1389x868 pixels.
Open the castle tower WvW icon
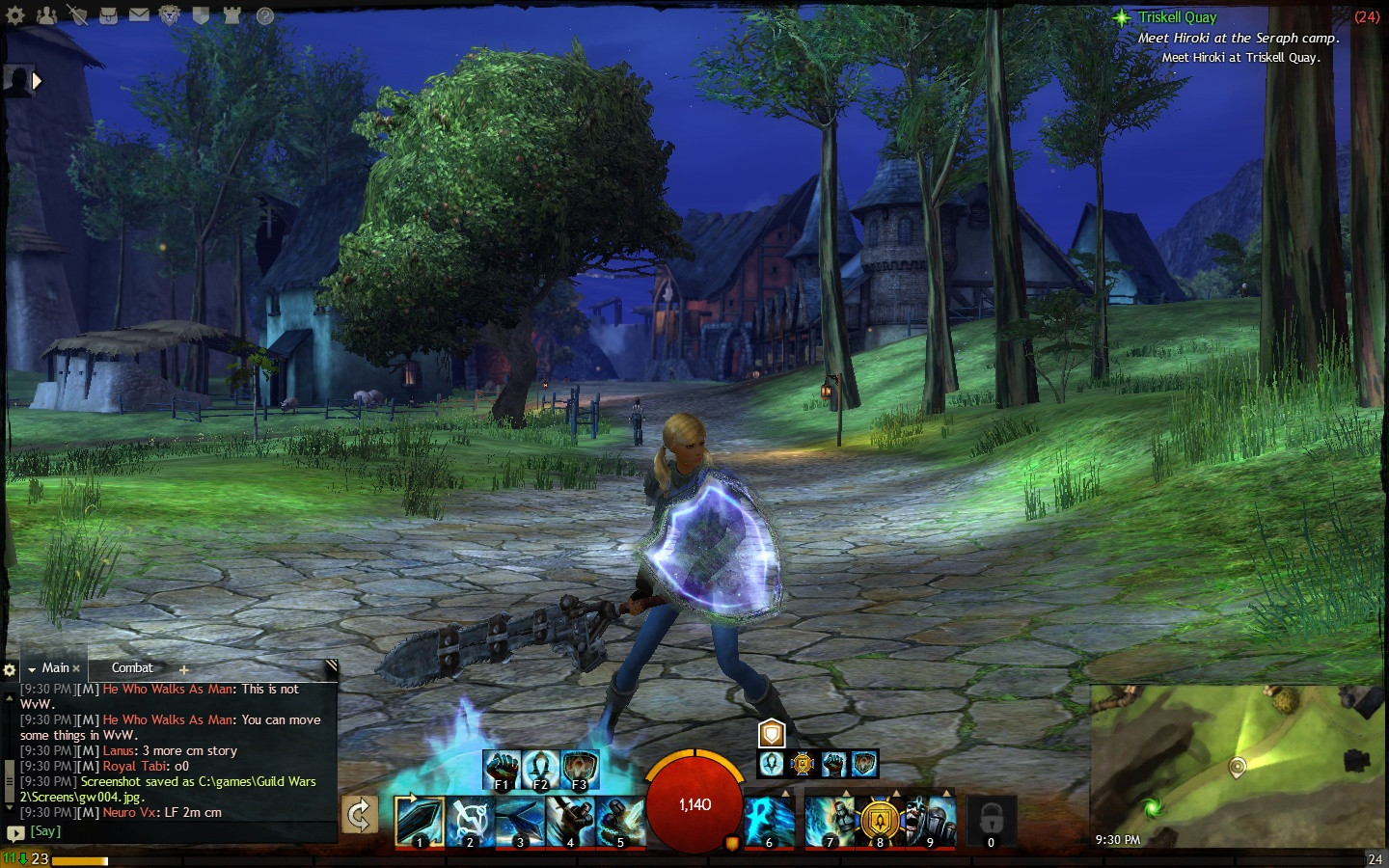pos(232,15)
